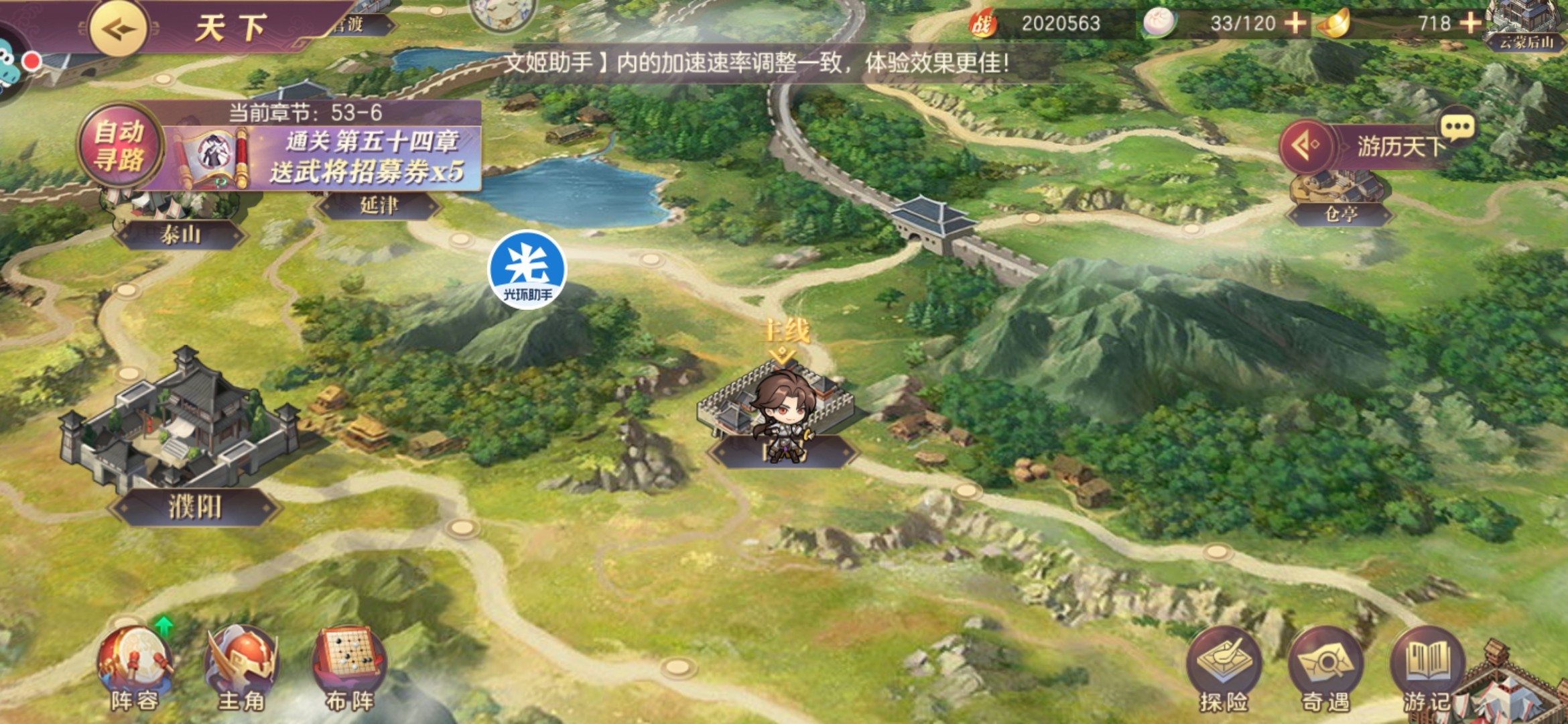
Task: Select the 仓亭 location label
Action: (1341, 214)
